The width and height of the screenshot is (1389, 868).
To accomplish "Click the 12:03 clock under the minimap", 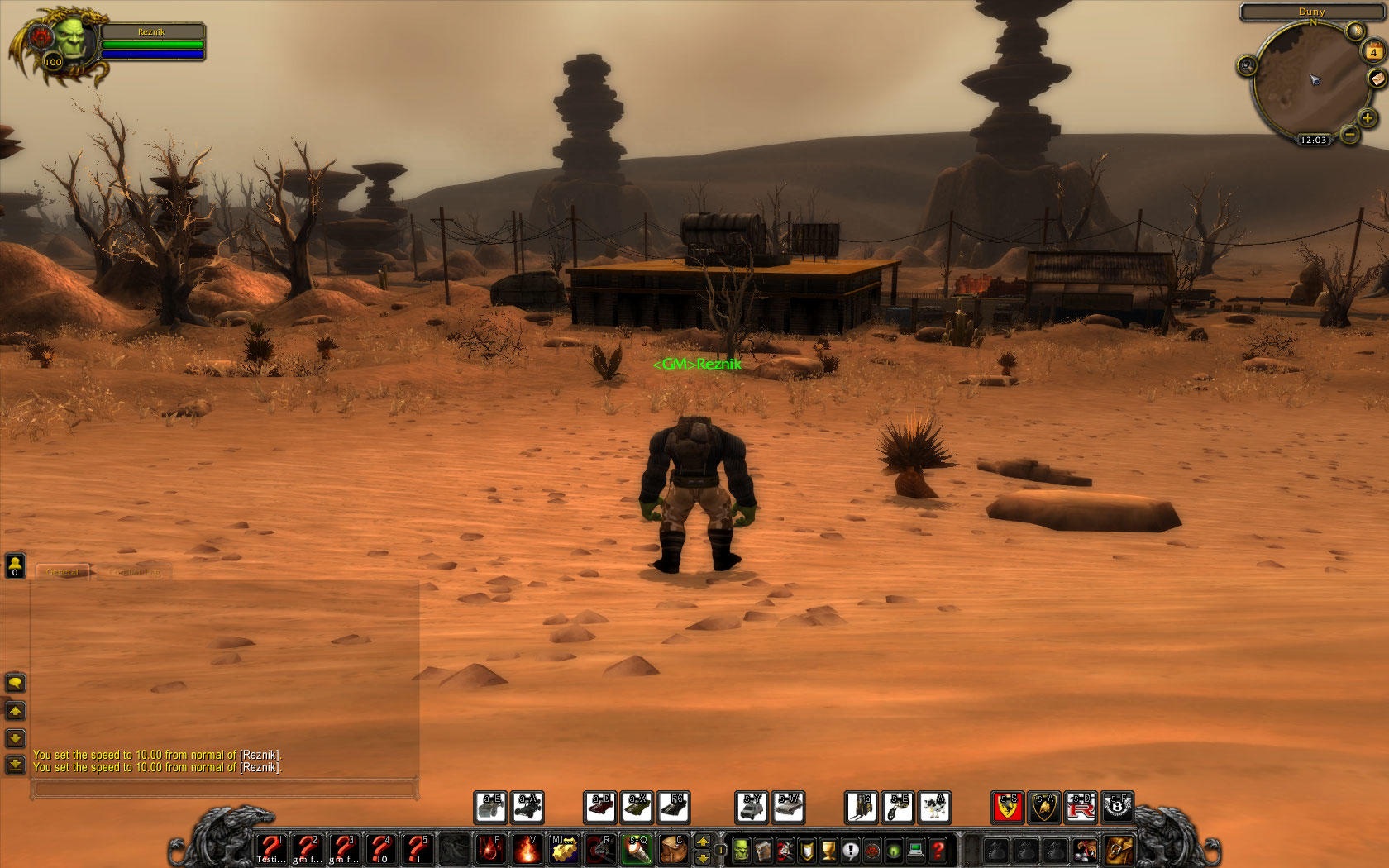I will tap(1314, 140).
